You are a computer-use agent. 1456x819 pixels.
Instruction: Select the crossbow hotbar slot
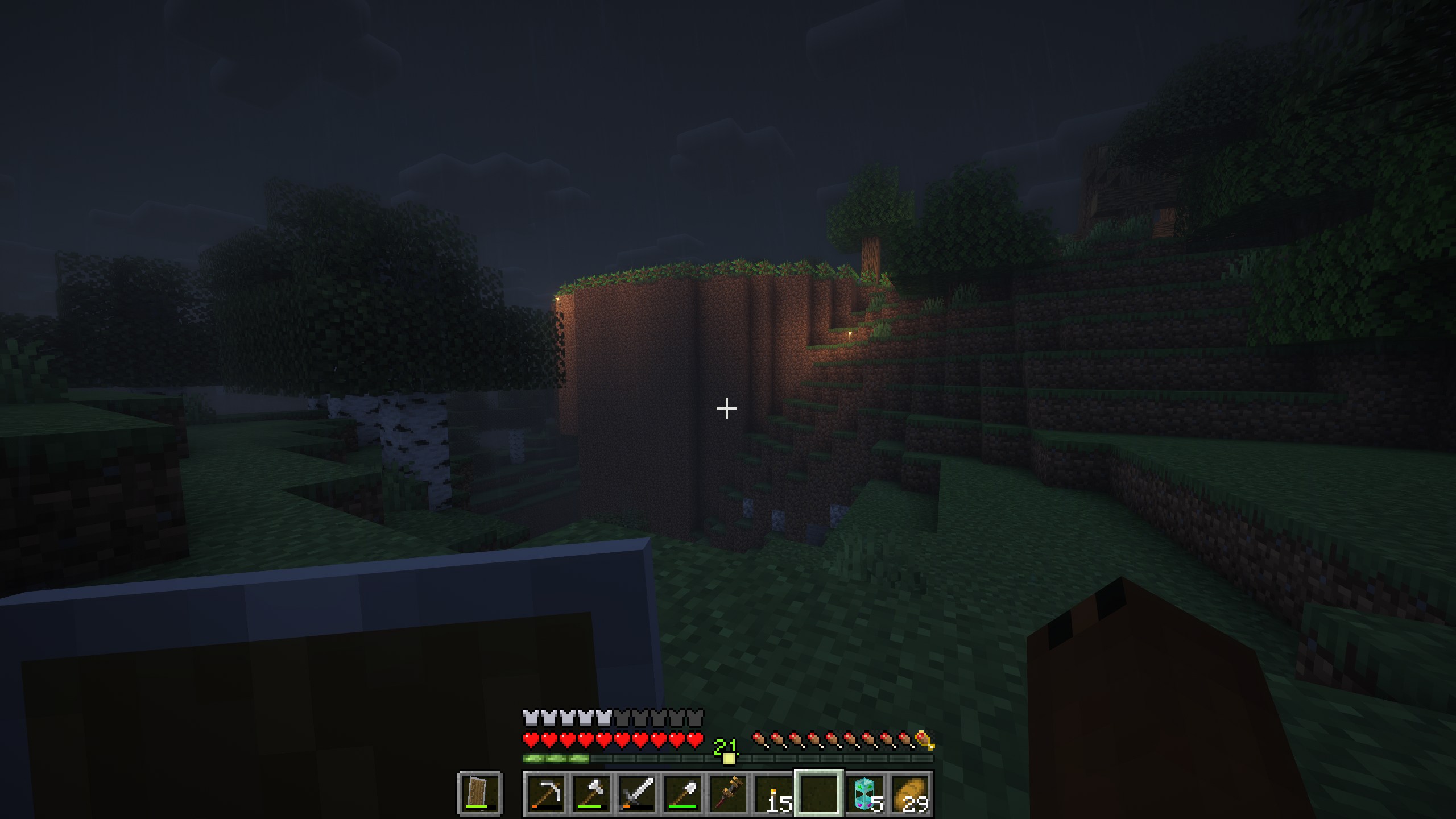(x=727, y=793)
